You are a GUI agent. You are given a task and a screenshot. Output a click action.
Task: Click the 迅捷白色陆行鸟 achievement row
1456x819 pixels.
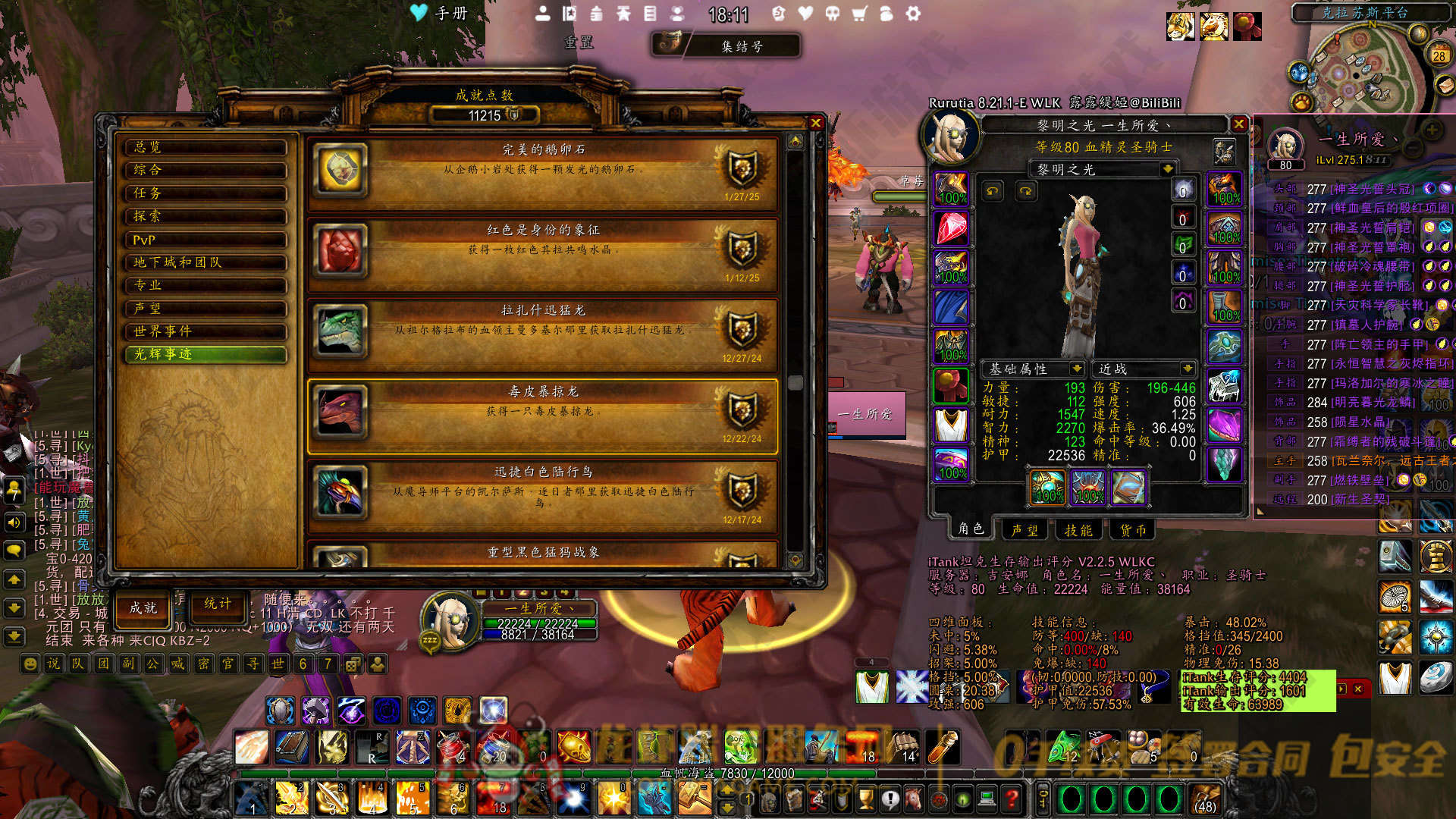(543, 493)
